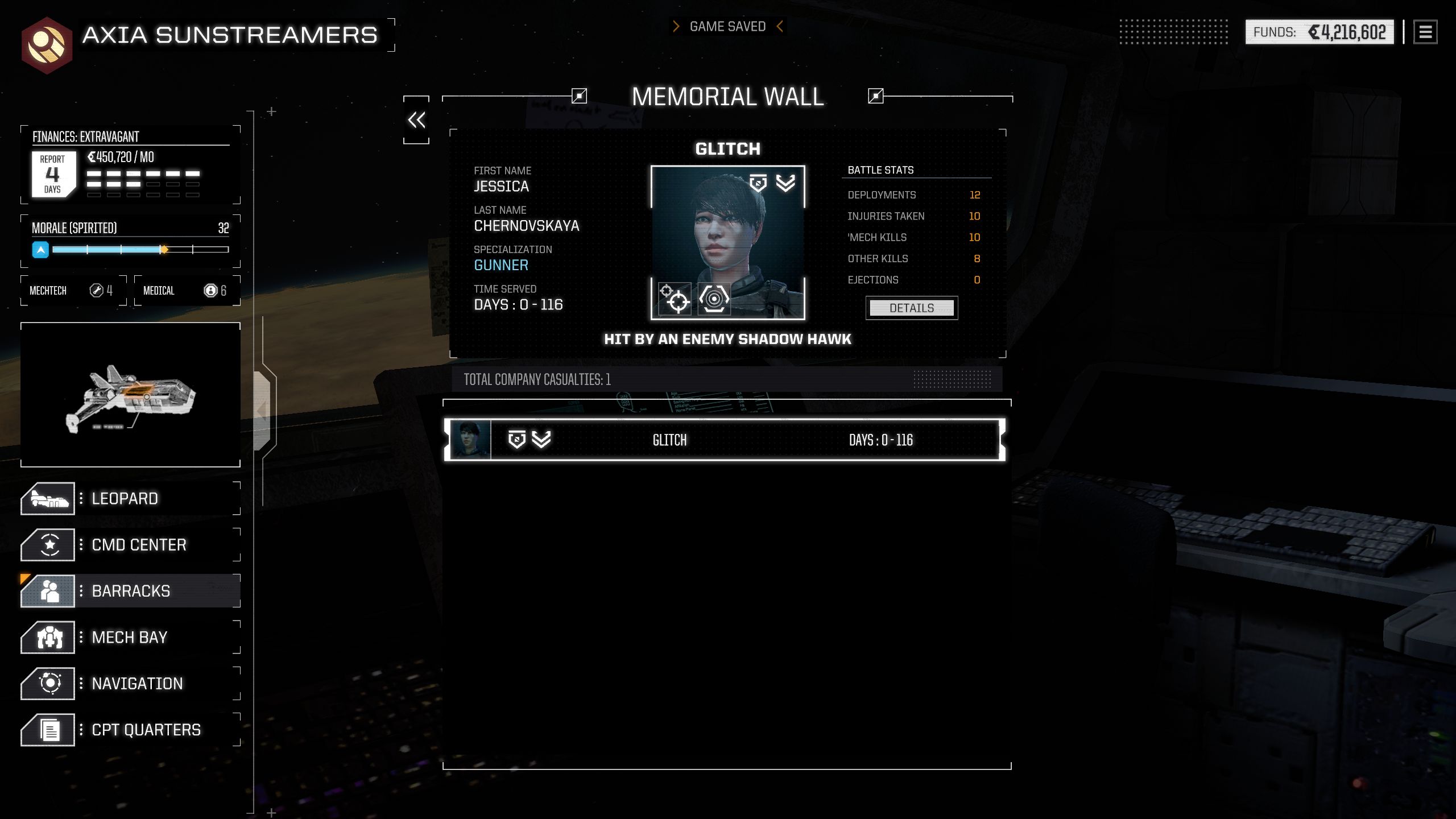Enter the CPT Quarters
The image size is (1456, 819).
pos(130,730)
